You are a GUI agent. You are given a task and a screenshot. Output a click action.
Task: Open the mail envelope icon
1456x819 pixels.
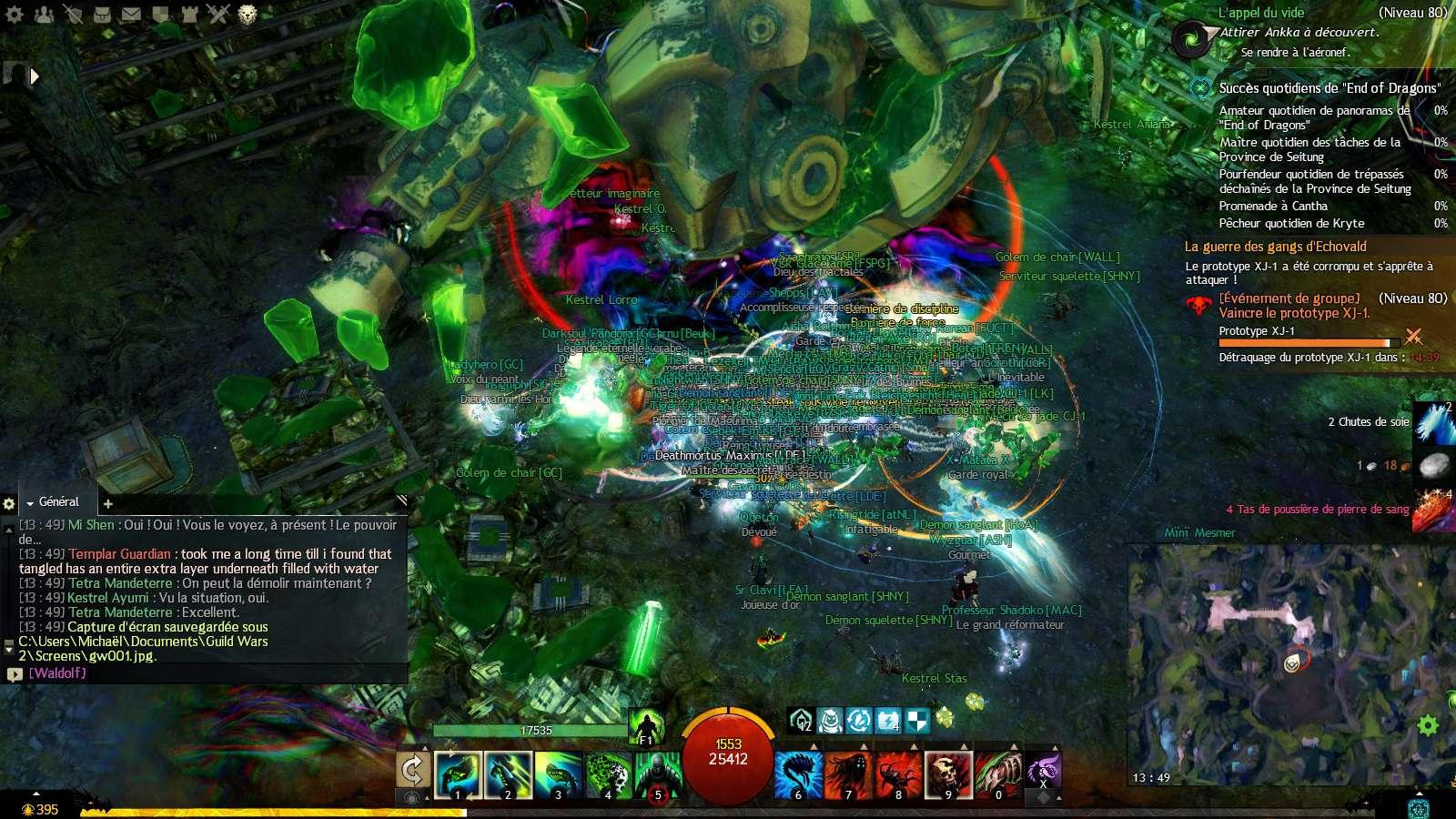tap(131, 14)
